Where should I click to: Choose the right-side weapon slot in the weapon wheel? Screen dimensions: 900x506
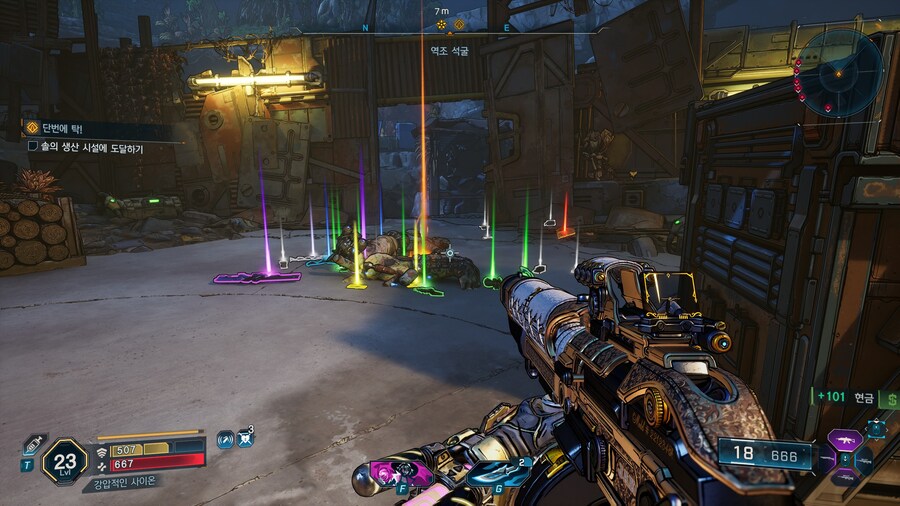[x=863, y=459]
